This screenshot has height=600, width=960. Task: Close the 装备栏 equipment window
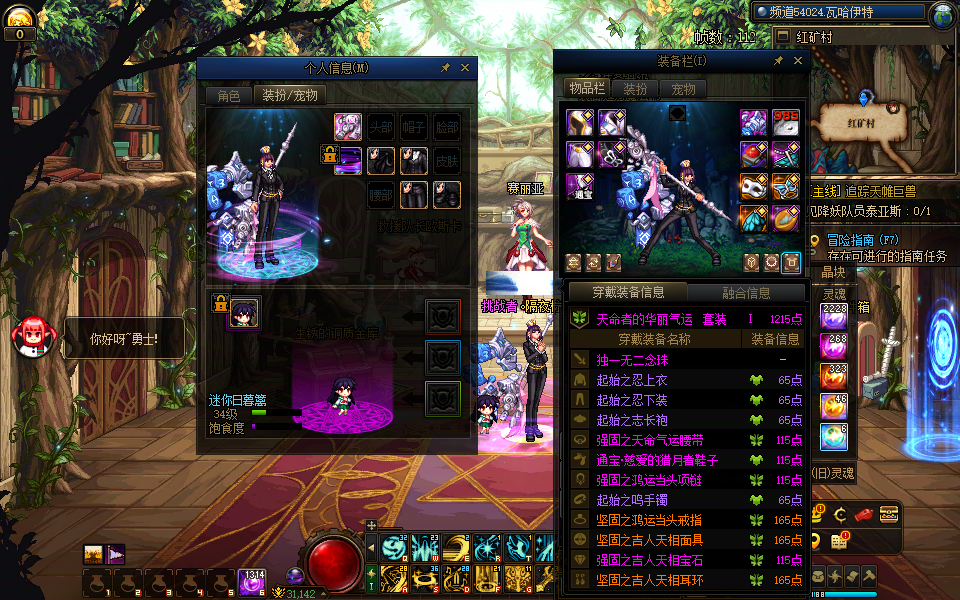(797, 61)
